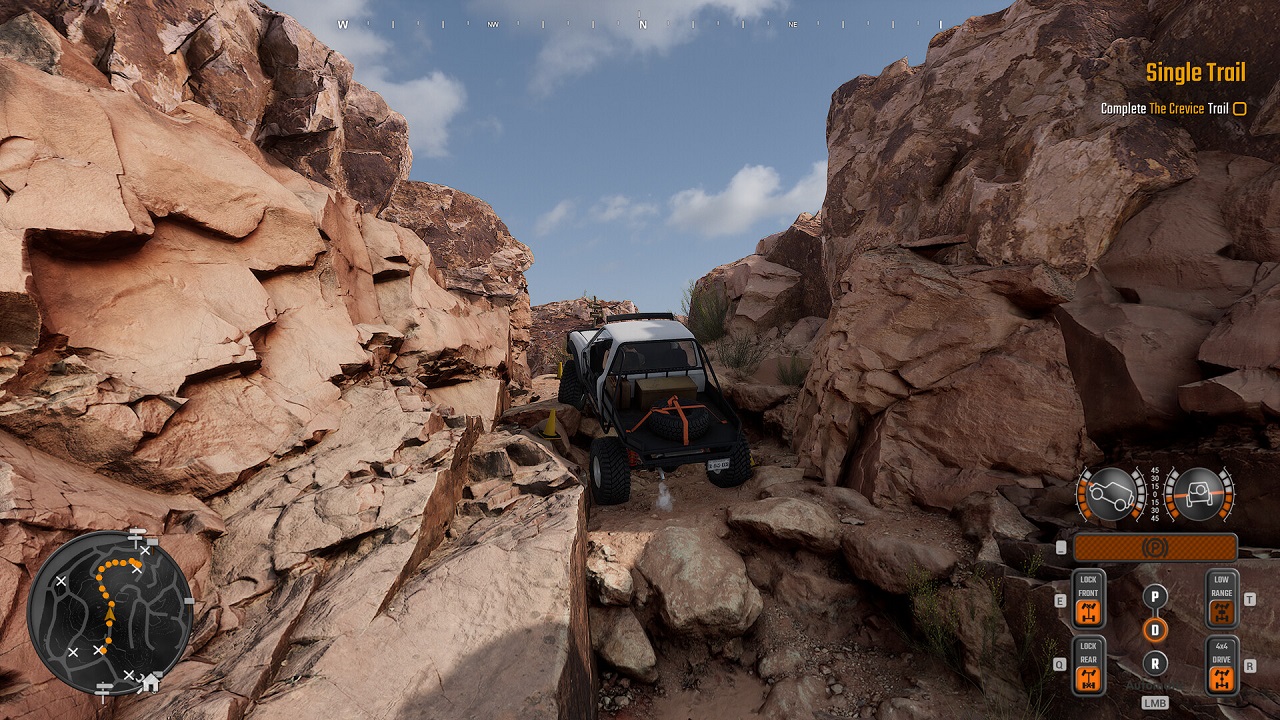Click the parking brake indicator bar
This screenshot has width=1280, height=720.
tap(1156, 547)
